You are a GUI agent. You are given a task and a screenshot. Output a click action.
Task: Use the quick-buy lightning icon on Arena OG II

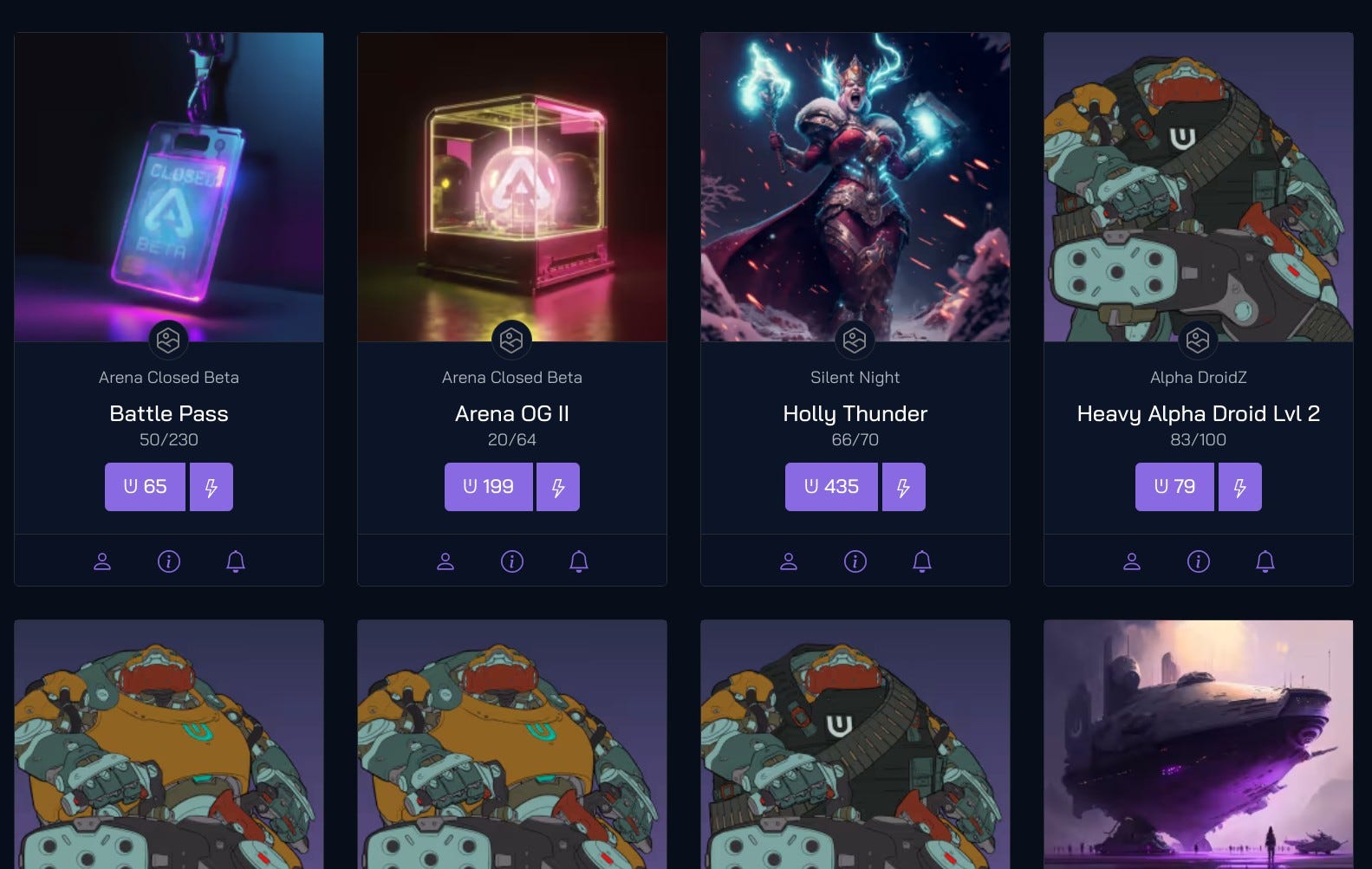[x=557, y=486]
